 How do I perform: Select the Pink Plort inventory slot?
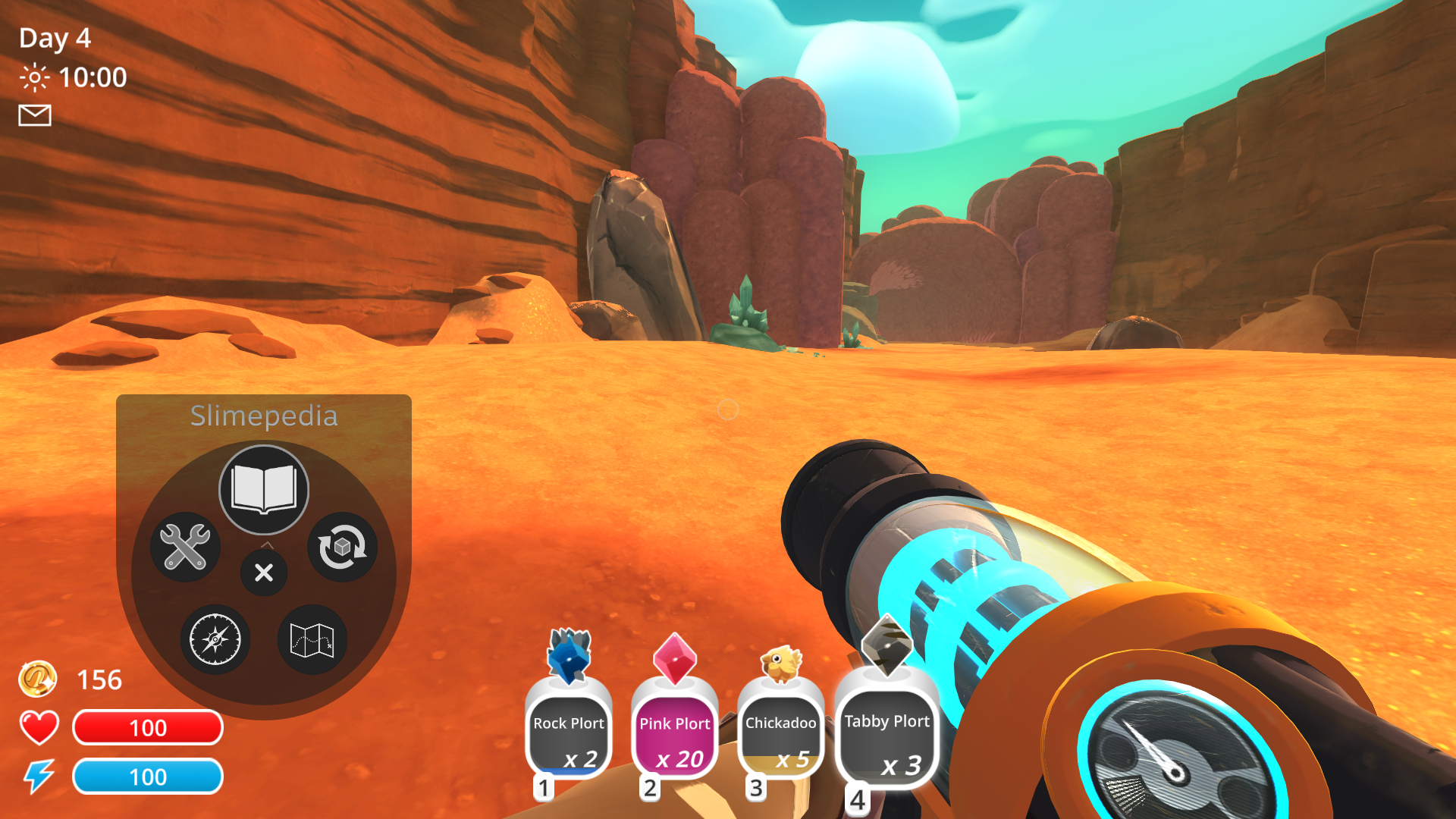point(674,732)
